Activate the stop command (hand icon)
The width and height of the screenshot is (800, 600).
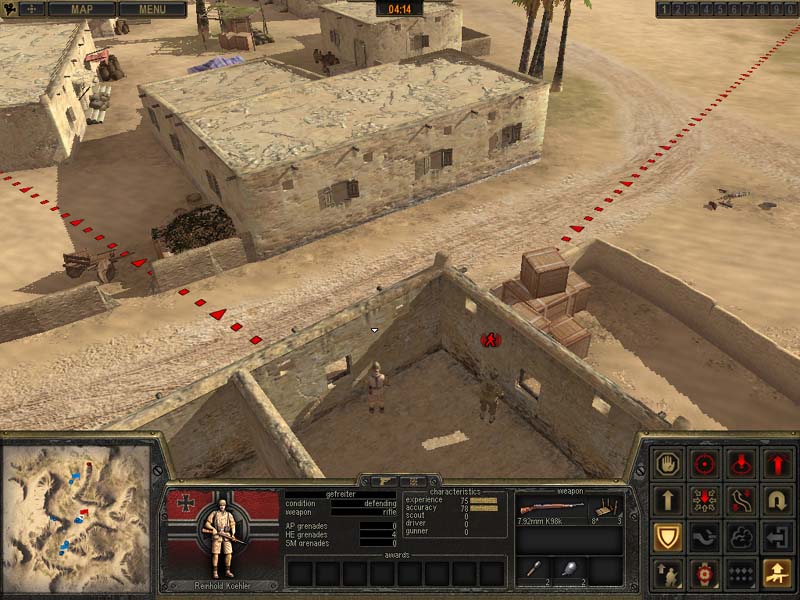(x=669, y=464)
